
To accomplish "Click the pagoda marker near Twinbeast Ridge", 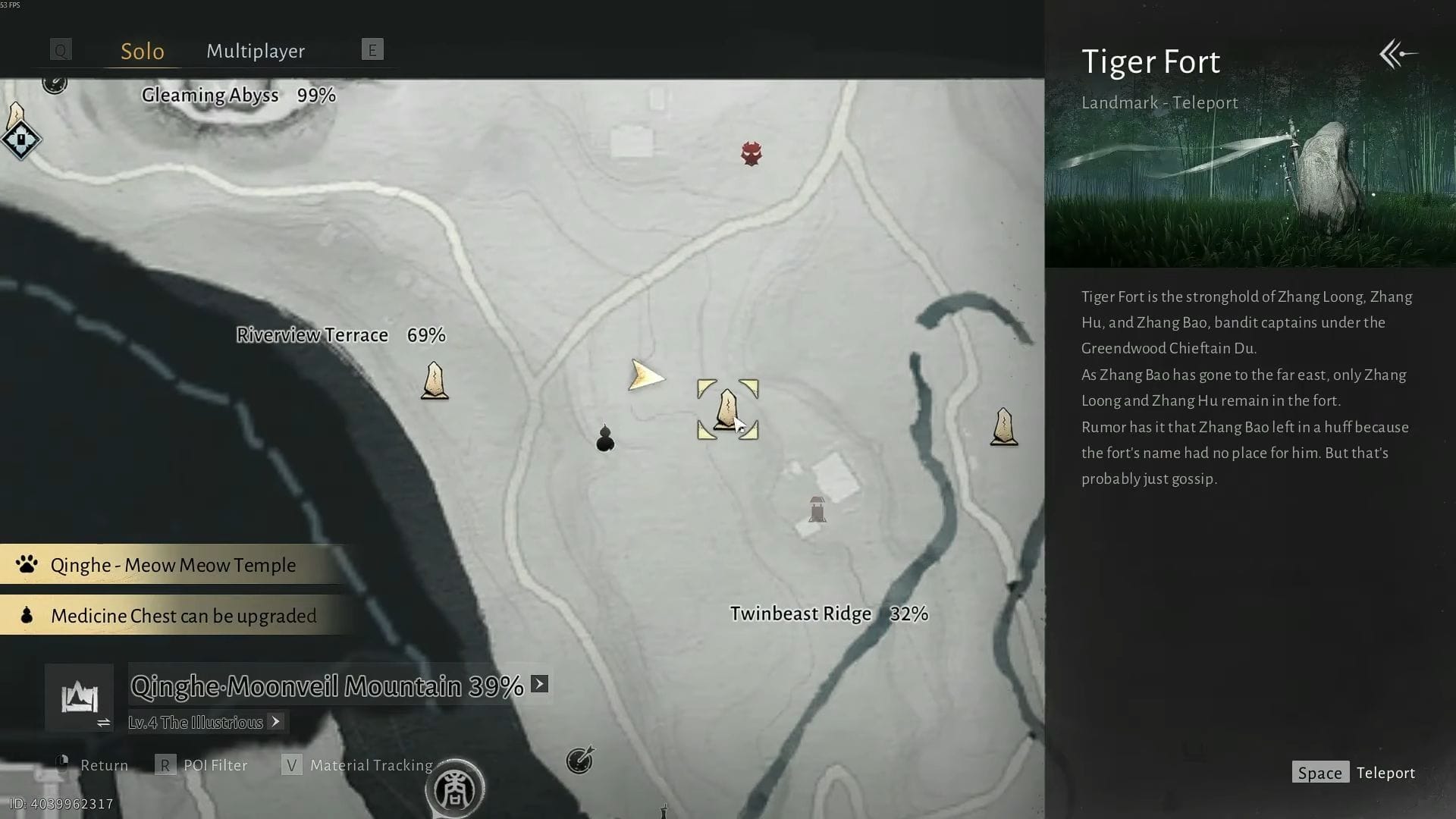I will 817,510.
